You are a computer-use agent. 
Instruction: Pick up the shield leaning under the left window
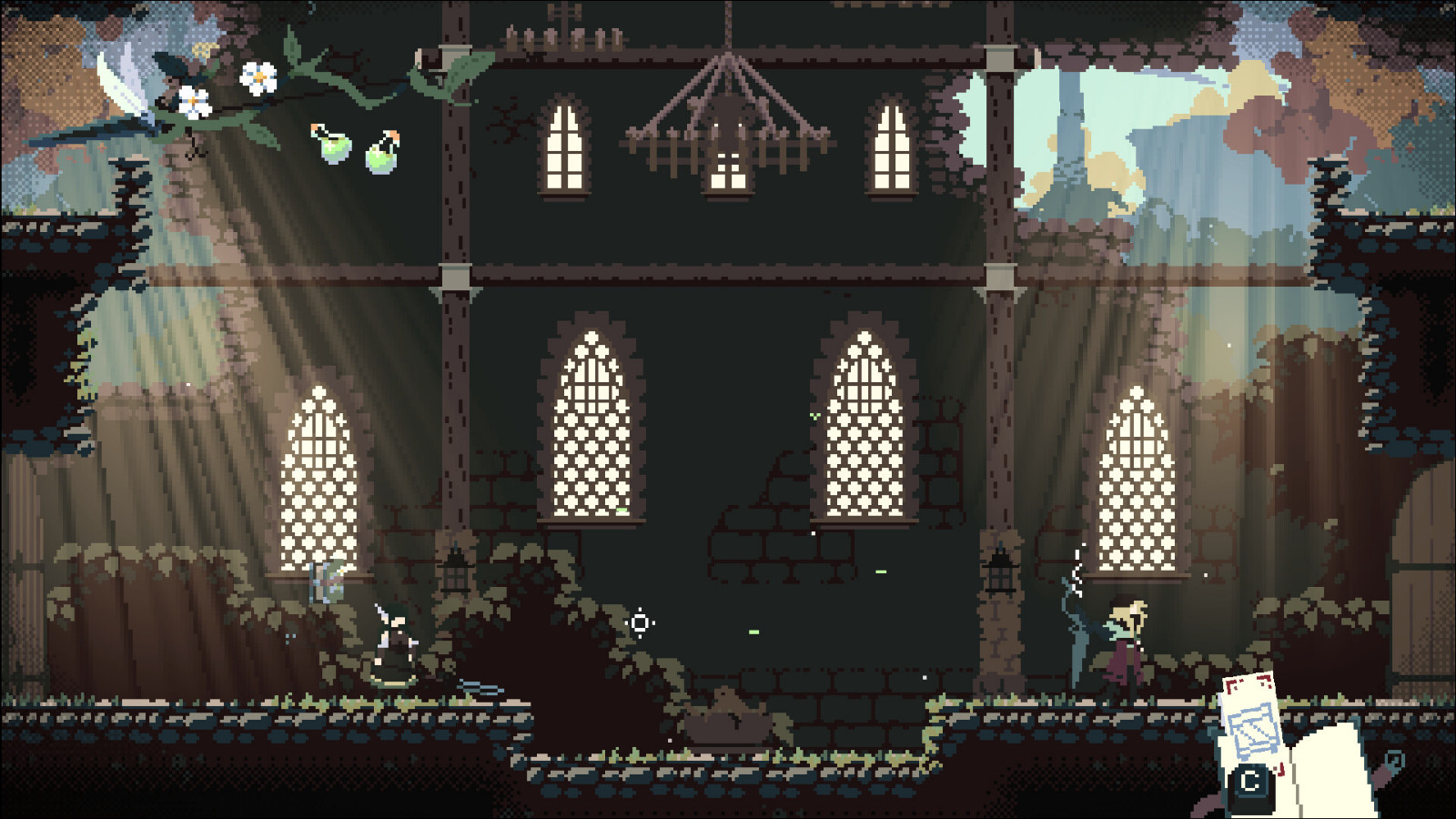(x=325, y=580)
